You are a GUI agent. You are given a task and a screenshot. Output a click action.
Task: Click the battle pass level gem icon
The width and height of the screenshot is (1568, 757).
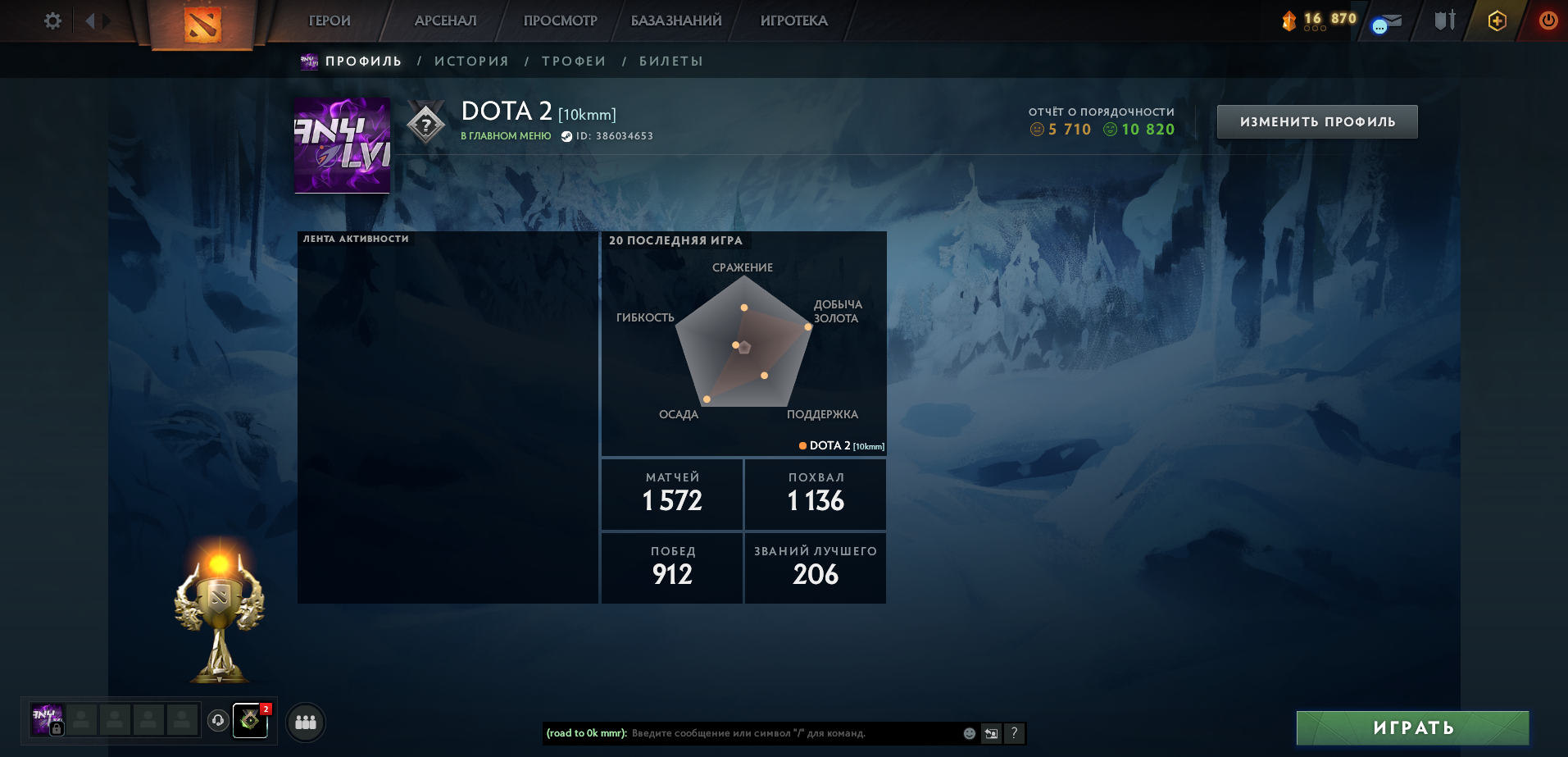point(1291,20)
